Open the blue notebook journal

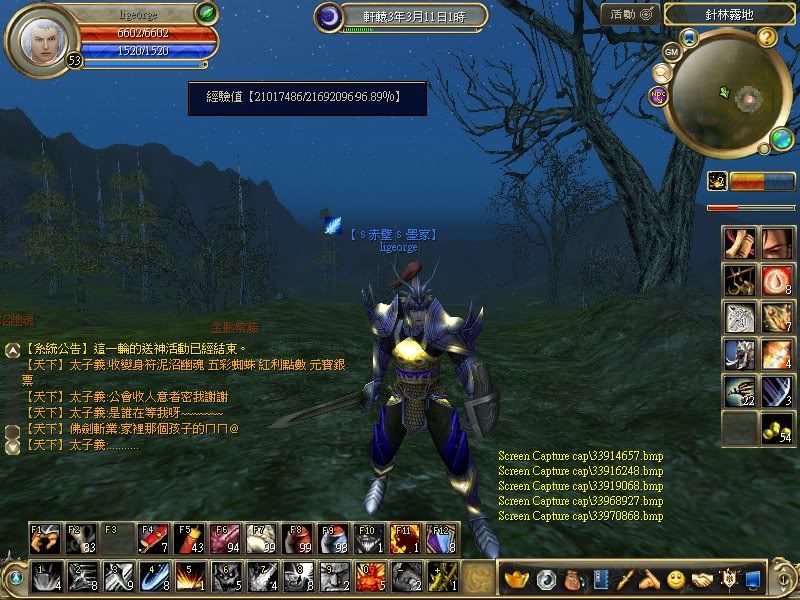[600, 578]
